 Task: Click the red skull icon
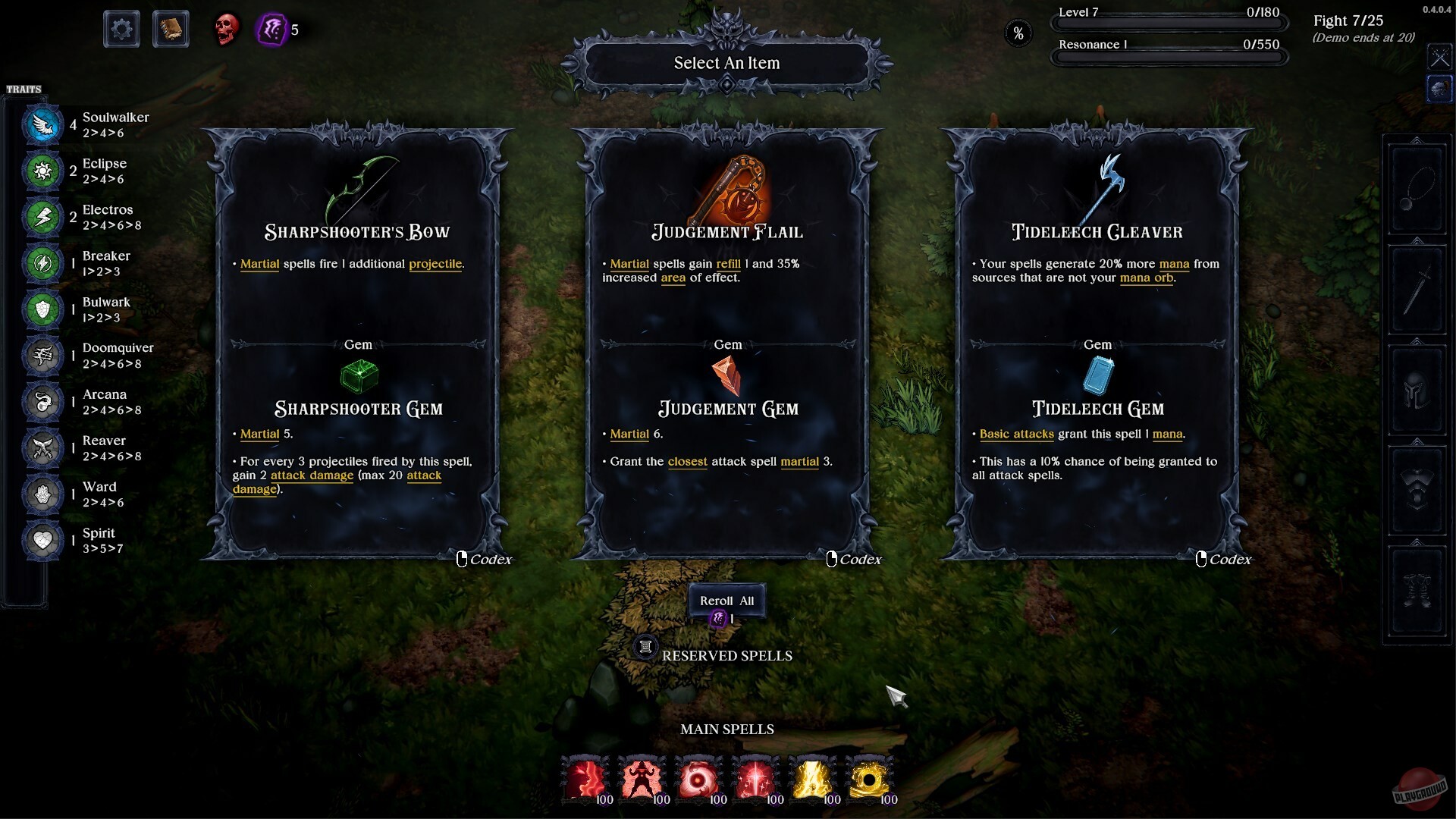pos(226,30)
